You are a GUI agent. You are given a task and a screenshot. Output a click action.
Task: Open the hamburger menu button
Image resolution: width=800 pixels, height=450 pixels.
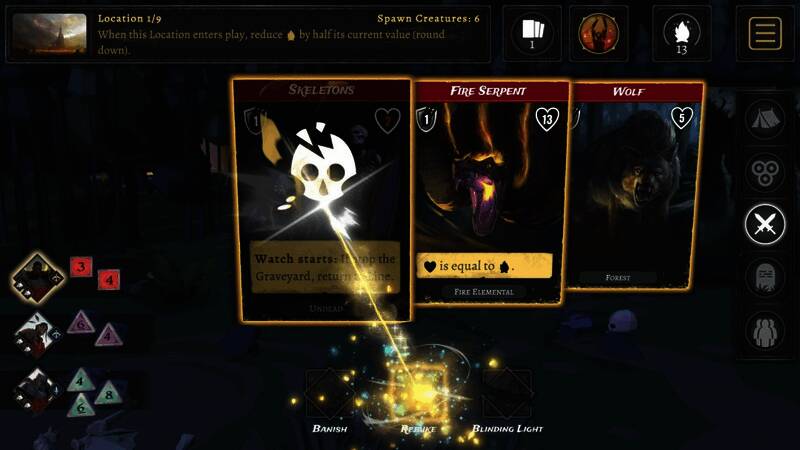(765, 33)
